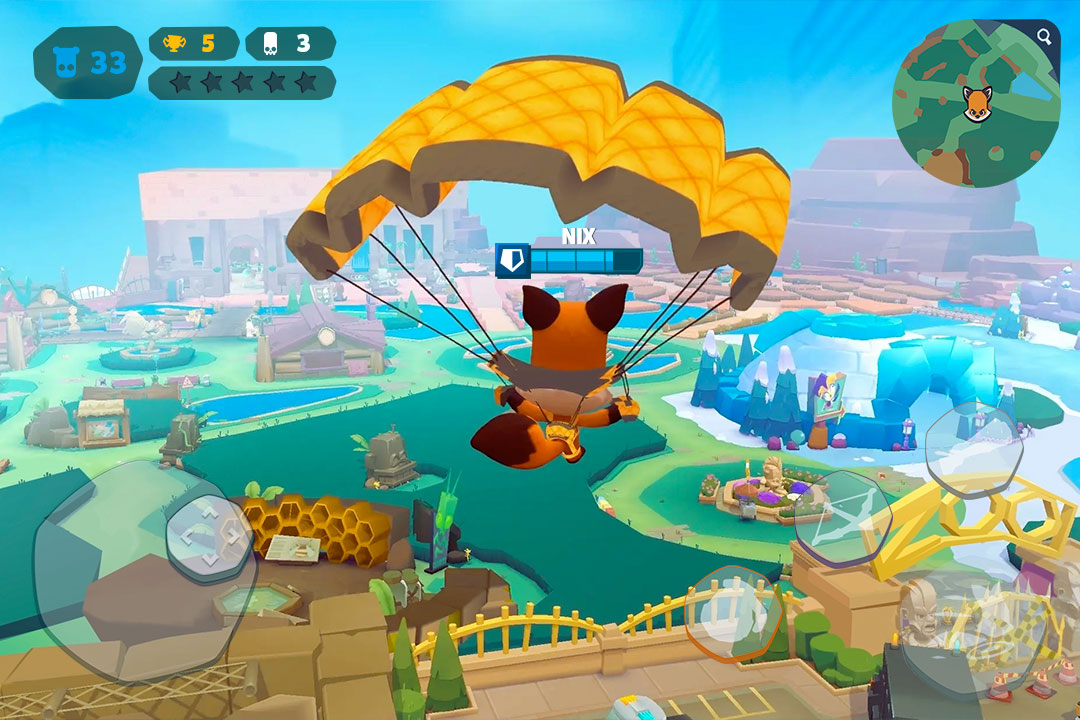Screen dimensions: 1080x720
Task: Tap the empty grey-outlined ability button
Action: coord(972,448)
